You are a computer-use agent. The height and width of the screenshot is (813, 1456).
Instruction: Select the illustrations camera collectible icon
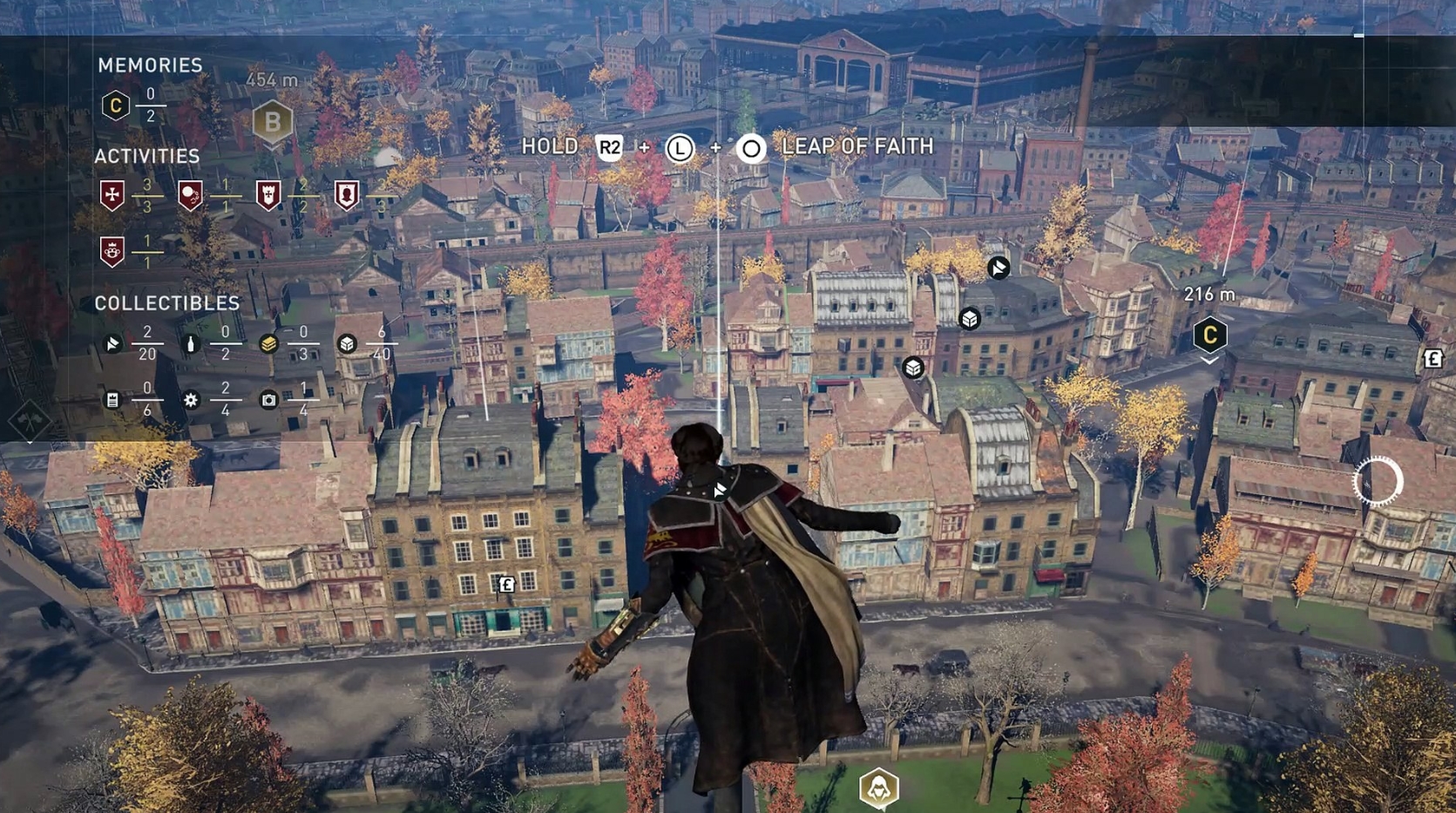tap(267, 400)
